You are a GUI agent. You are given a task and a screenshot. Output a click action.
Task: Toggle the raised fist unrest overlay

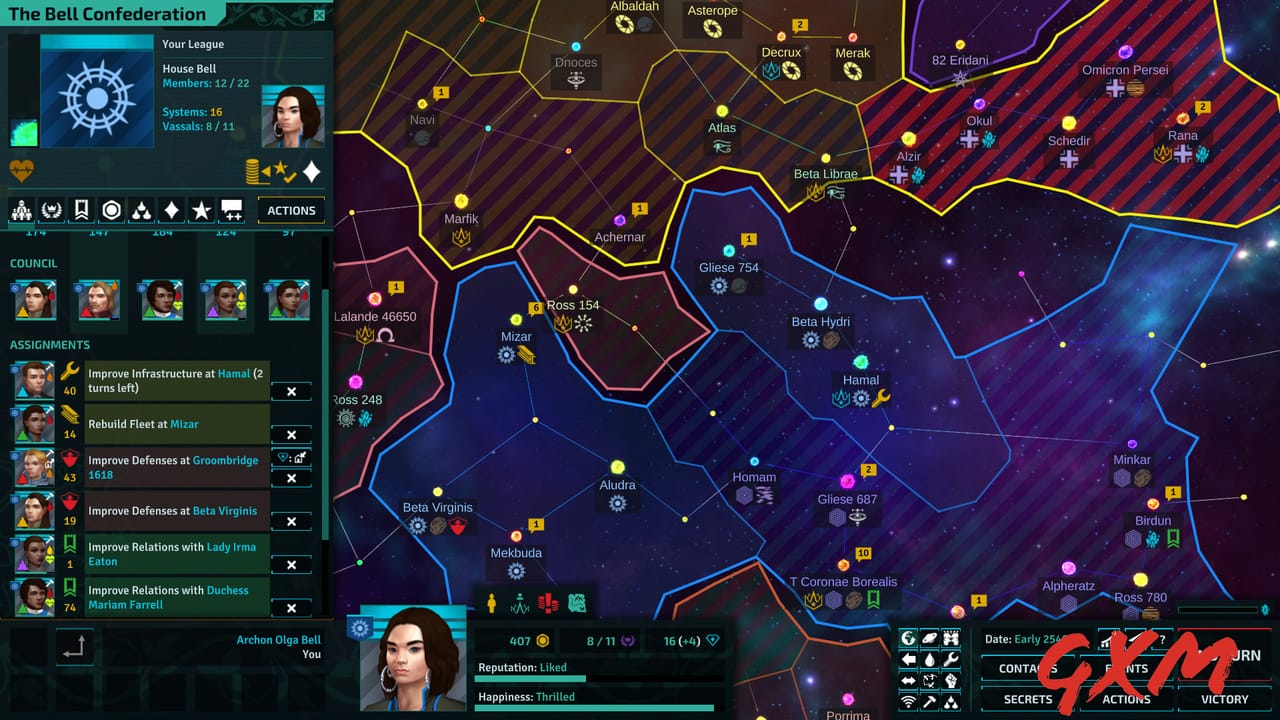[x=950, y=680]
